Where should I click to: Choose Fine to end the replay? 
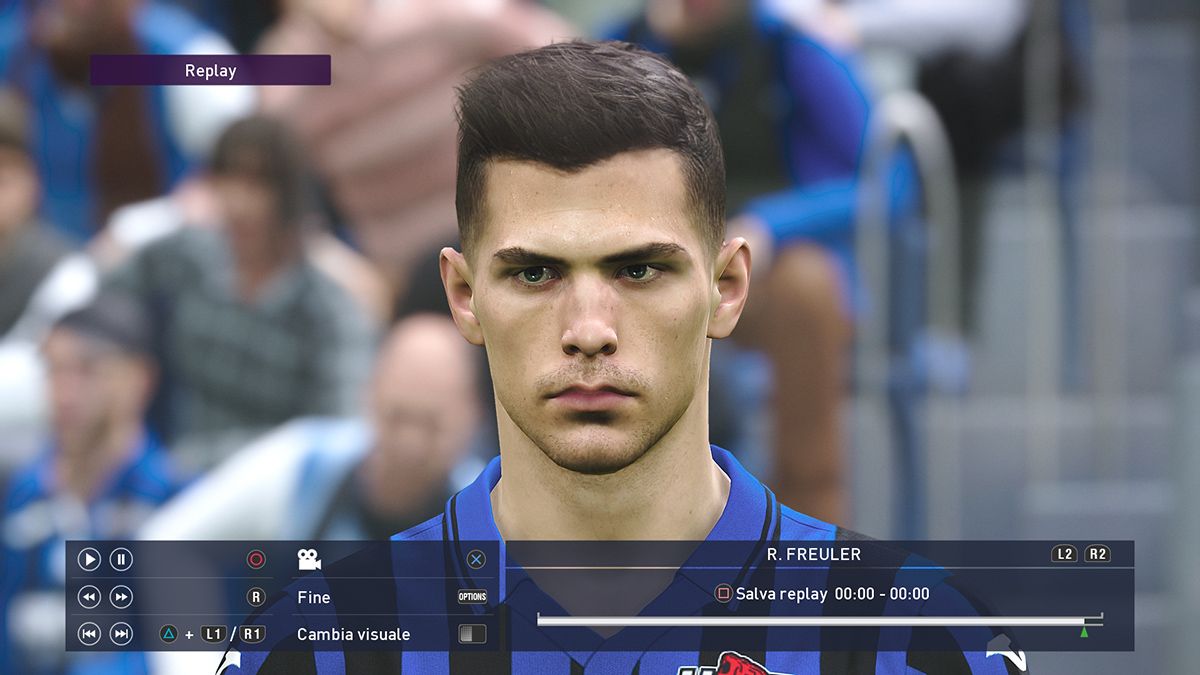[313, 597]
